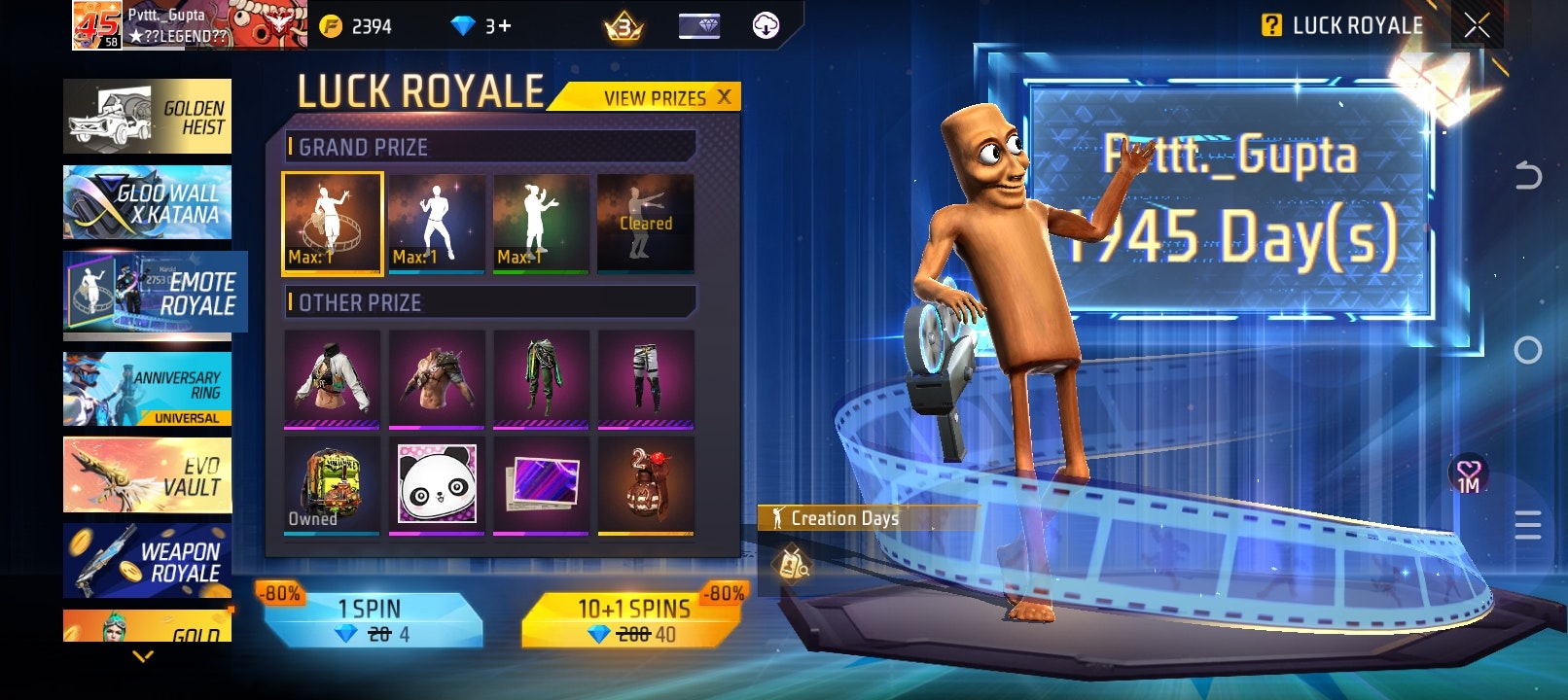Buy 1 Spin for 4 diamonds
Image resolution: width=1568 pixels, height=700 pixels.
[x=374, y=620]
